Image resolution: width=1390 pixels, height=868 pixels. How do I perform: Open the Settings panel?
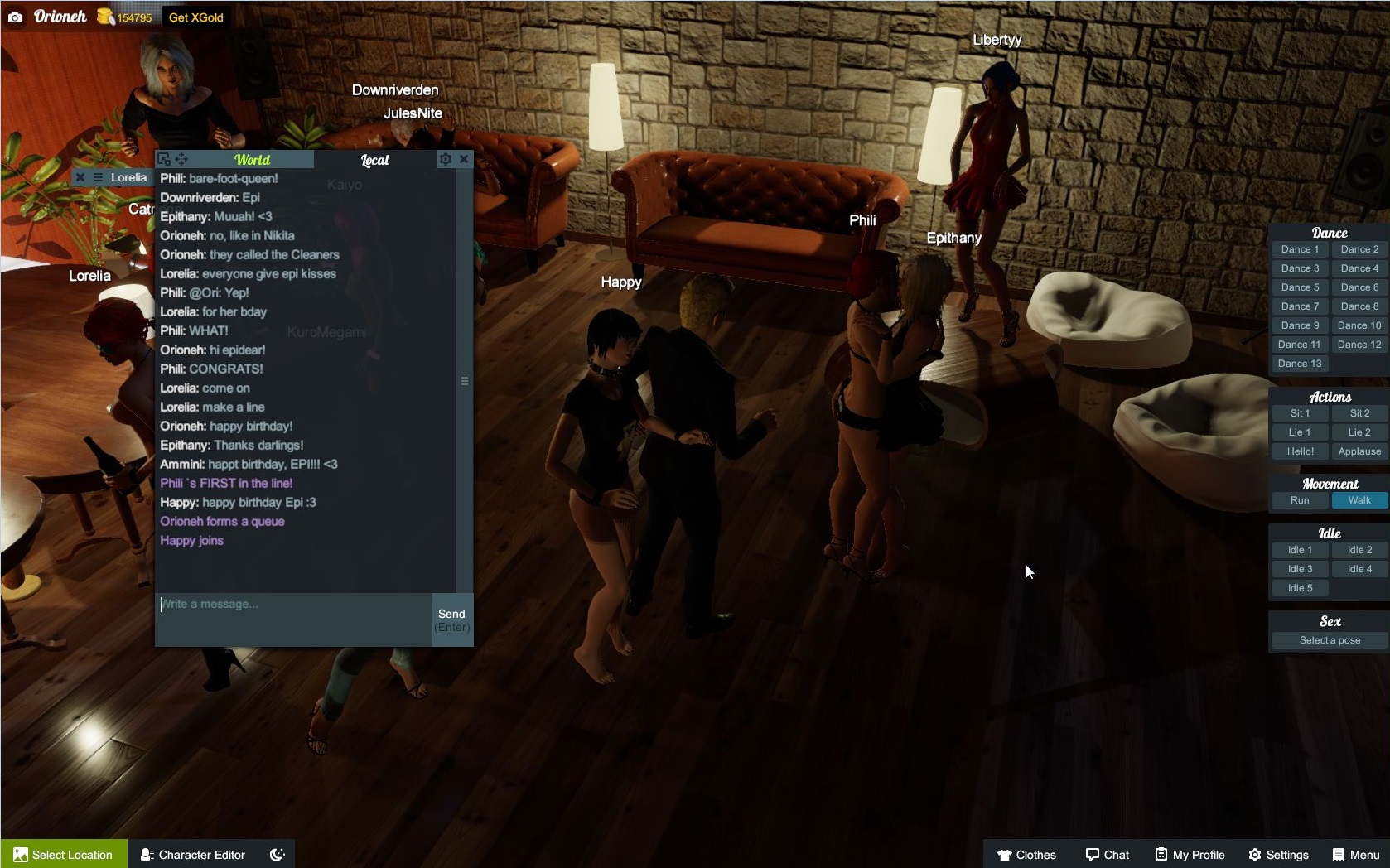click(x=1278, y=855)
